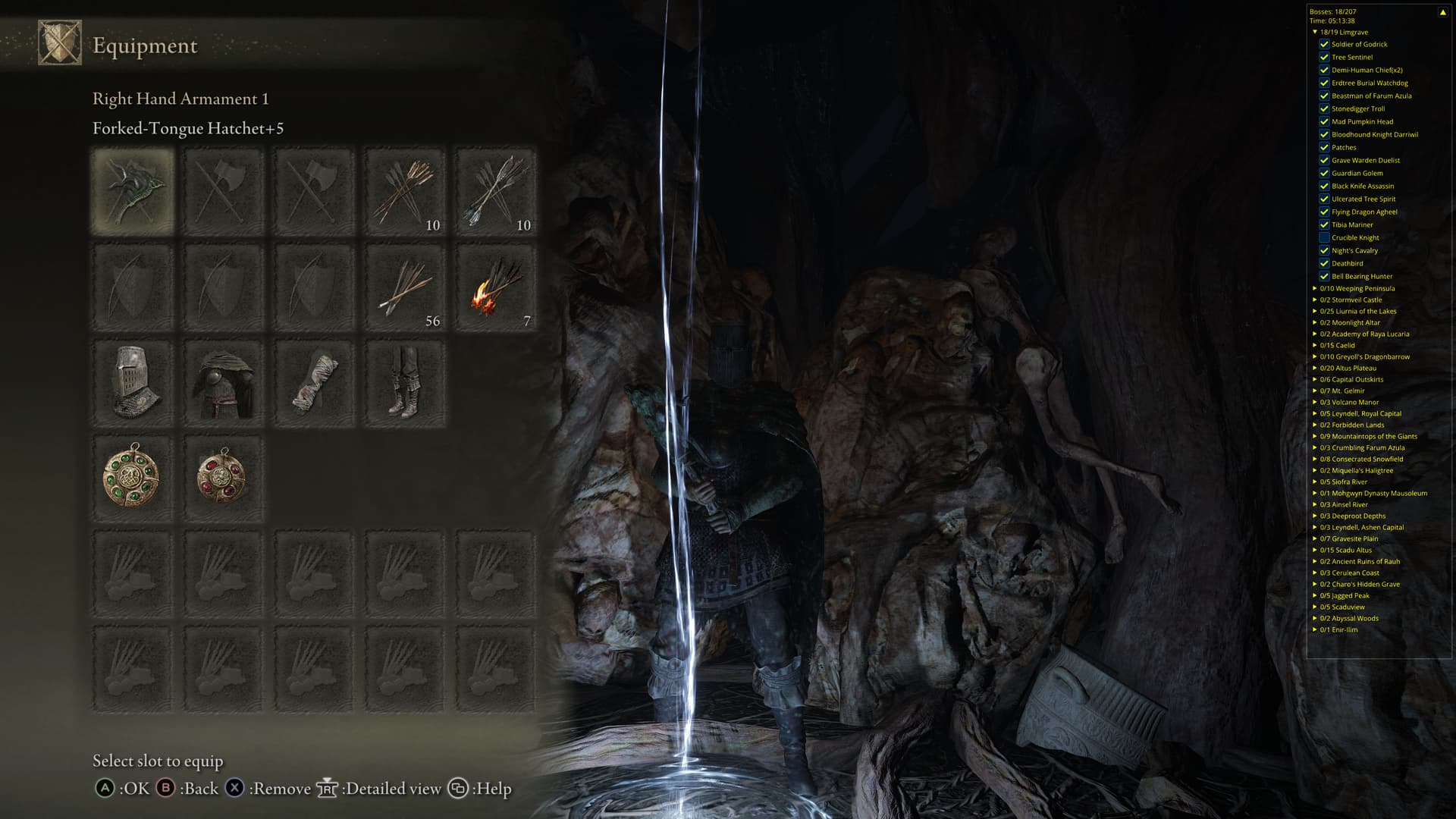Open the chest armor slot
Viewport: 1456px width, 819px height.
[x=224, y=383]
